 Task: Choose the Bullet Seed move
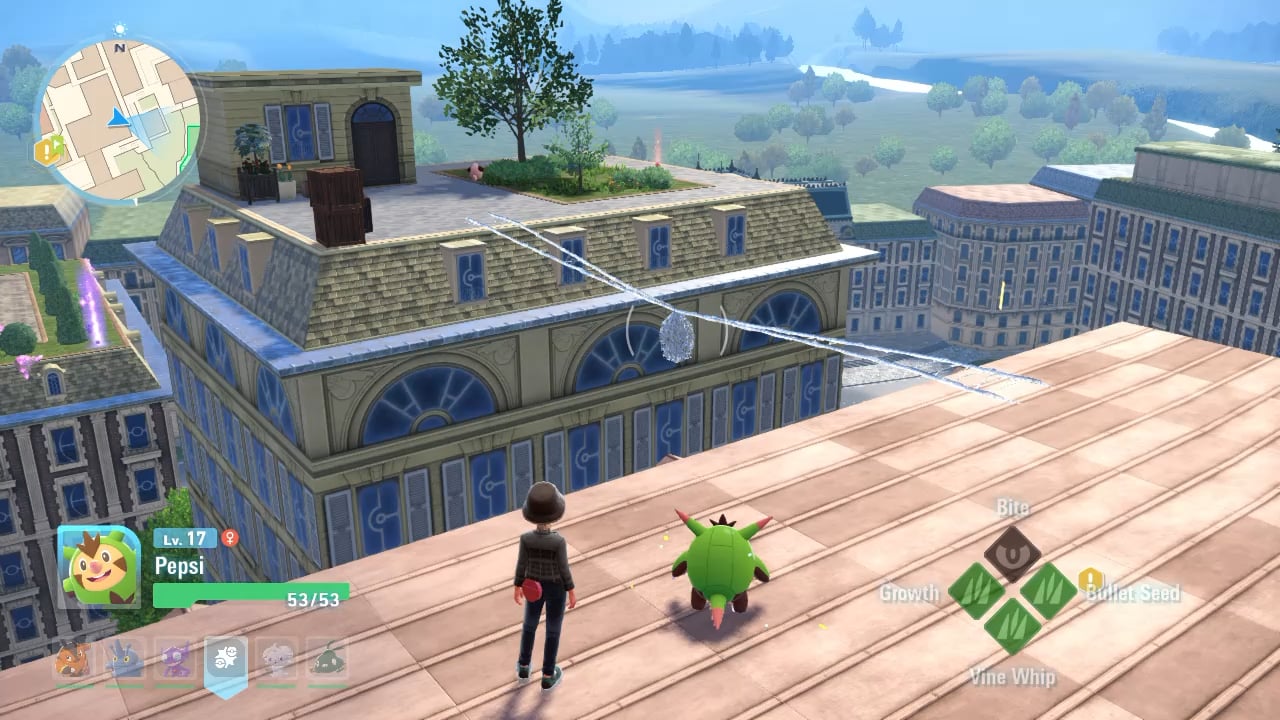pyautogui.click(x=1048, y=590)
